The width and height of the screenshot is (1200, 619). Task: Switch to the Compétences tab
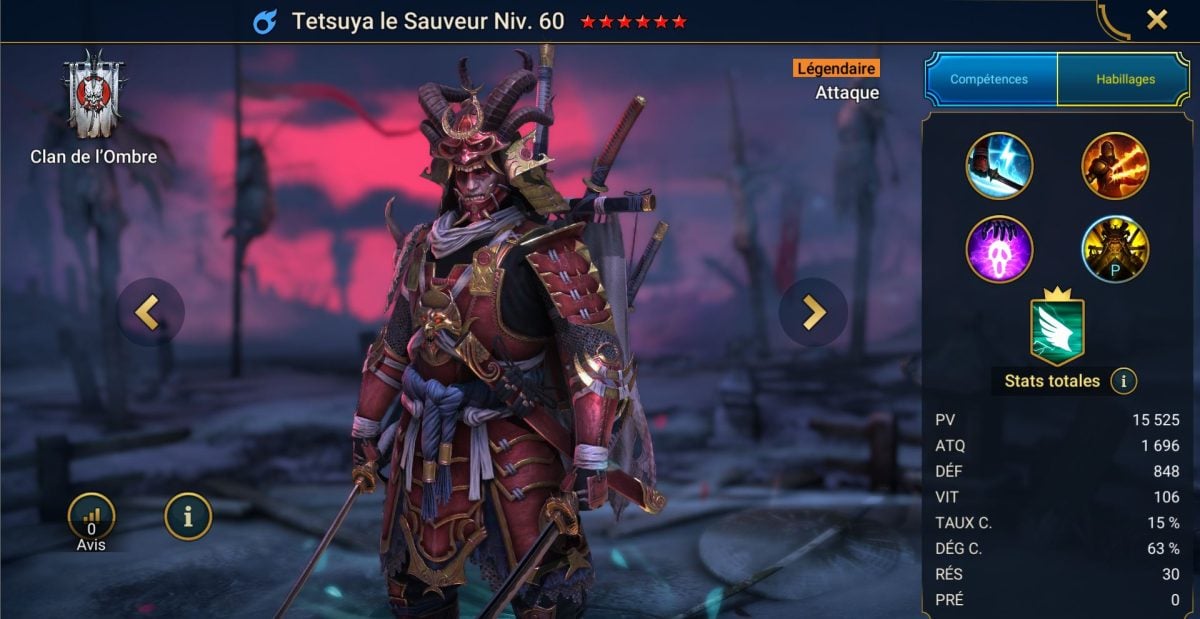point(991,79)
